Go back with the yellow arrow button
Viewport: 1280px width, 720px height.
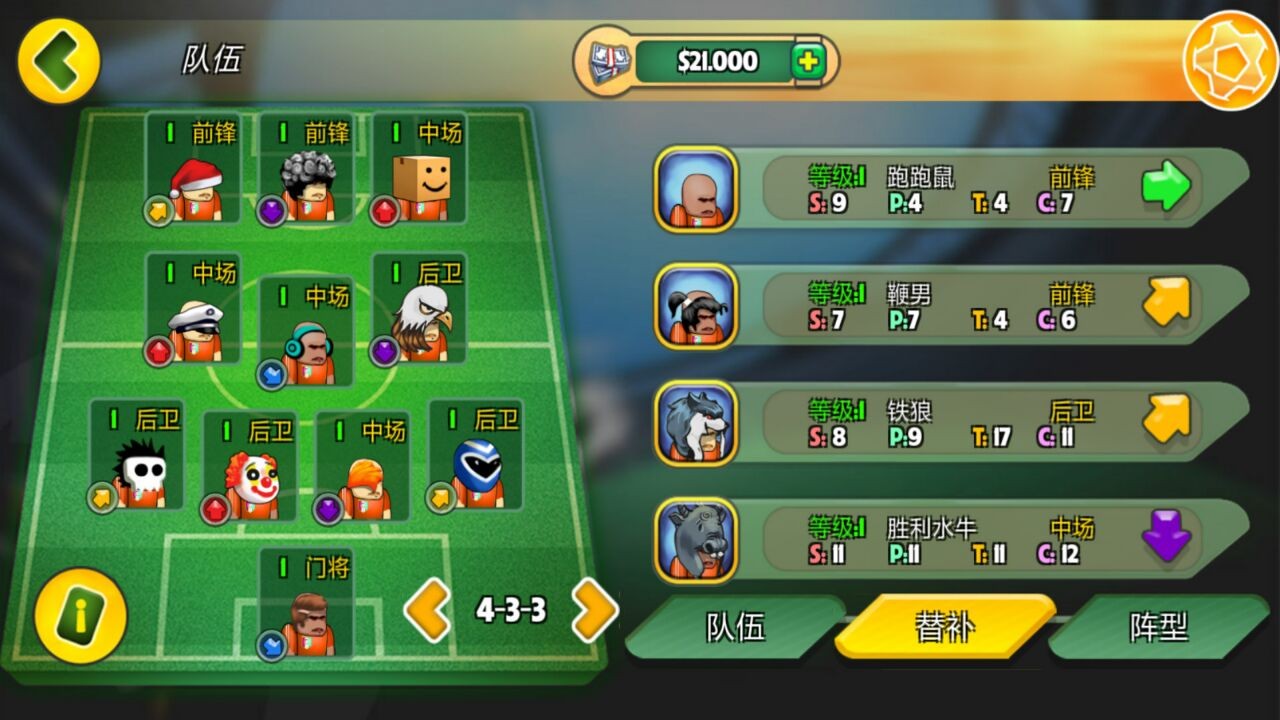[x=58, y=61]
